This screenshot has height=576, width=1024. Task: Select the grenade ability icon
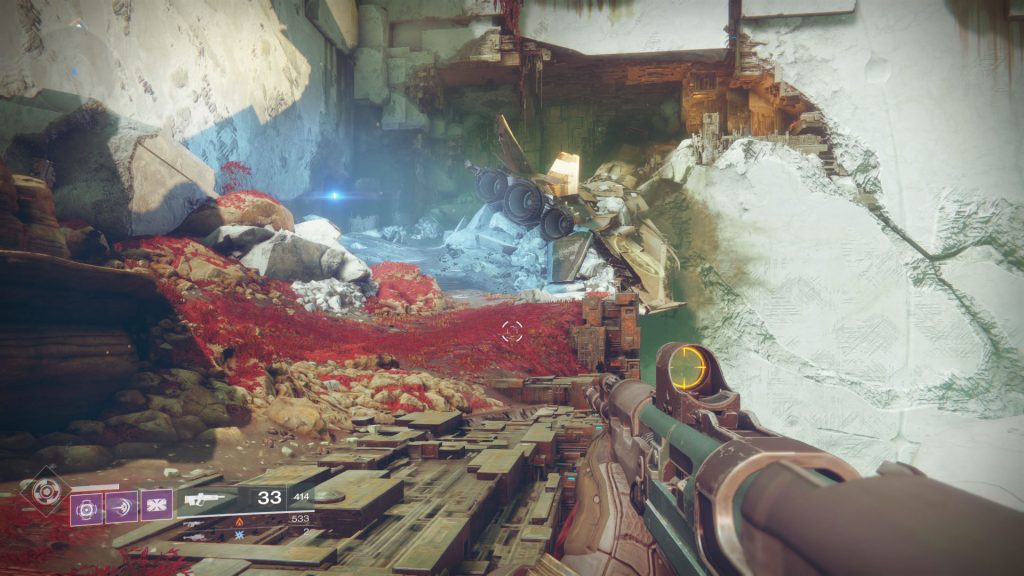(x=86, y=506)
